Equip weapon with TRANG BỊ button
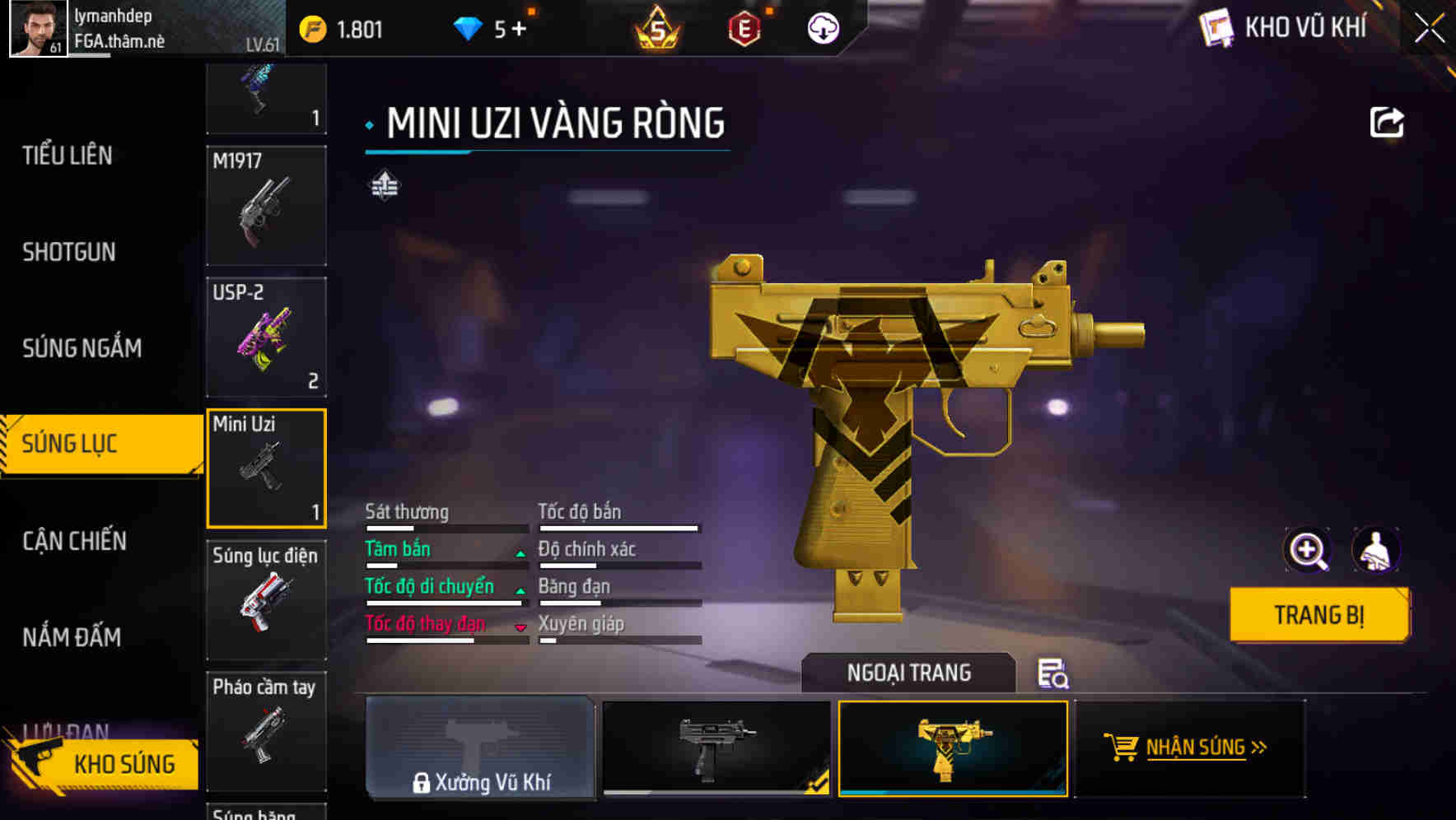This screenshot has height=820, width=1456. (1318, 615)
